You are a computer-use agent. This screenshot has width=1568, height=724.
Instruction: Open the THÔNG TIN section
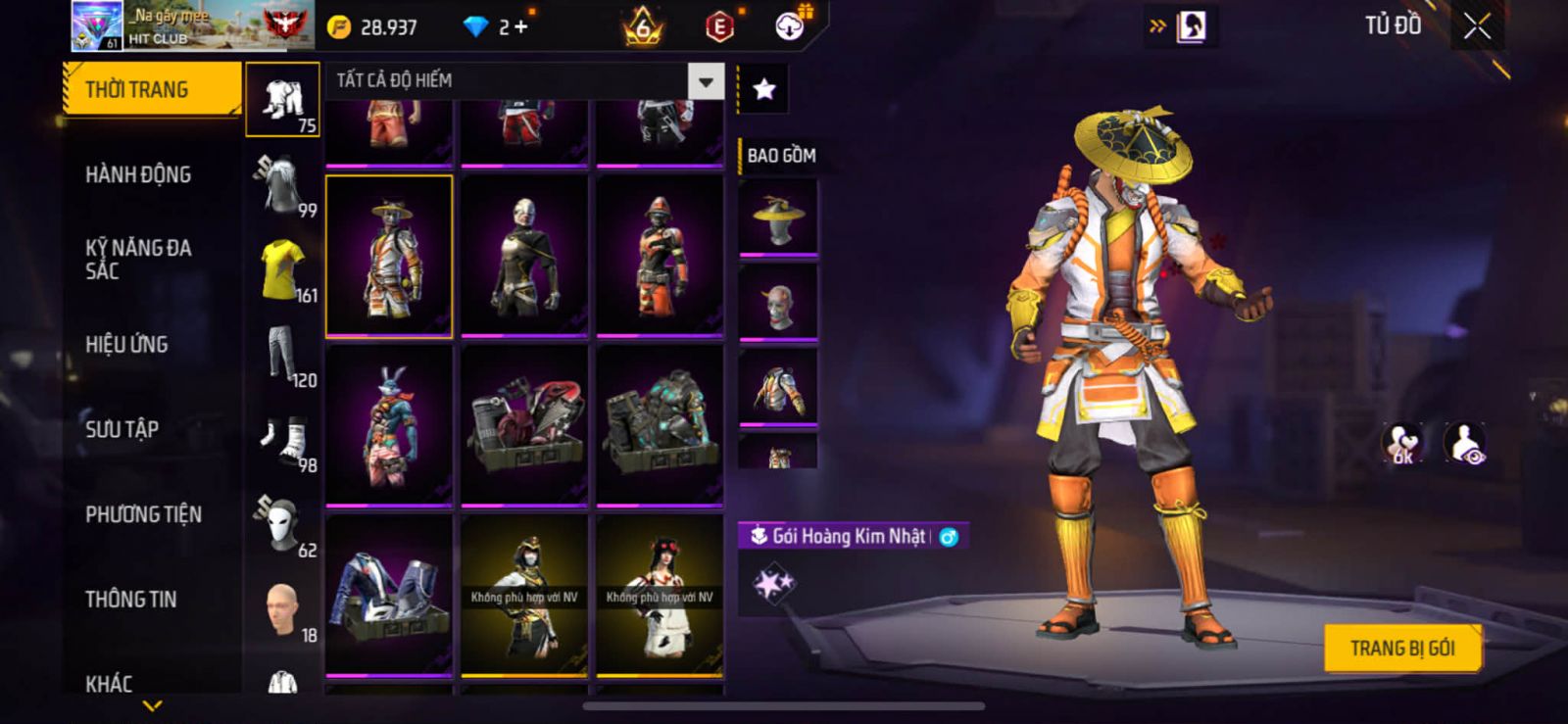point(130,600)
